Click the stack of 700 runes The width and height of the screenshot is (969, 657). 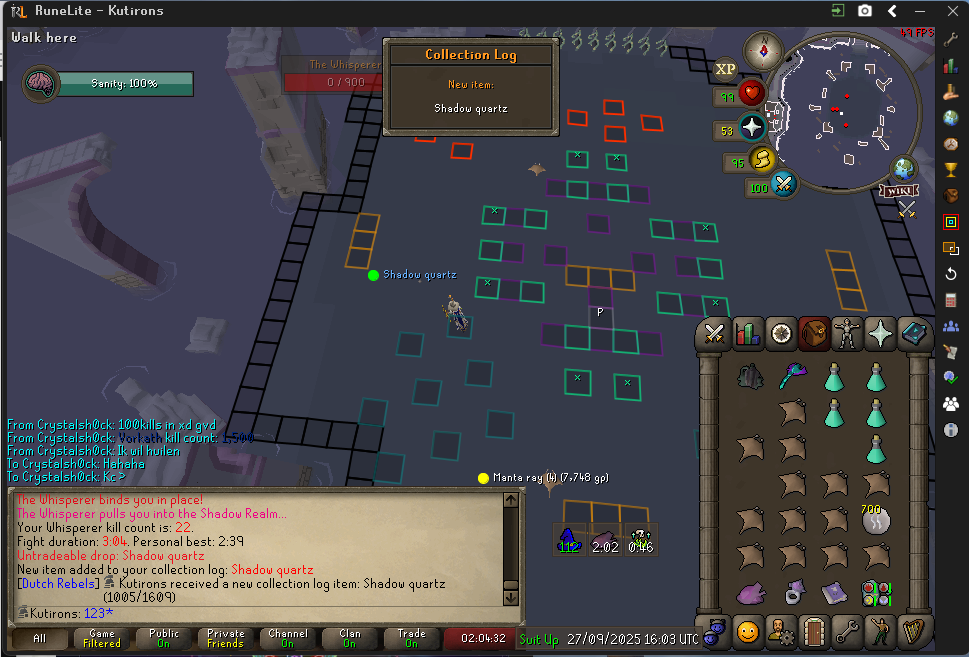pyautogui.click(x=876, y=519)
